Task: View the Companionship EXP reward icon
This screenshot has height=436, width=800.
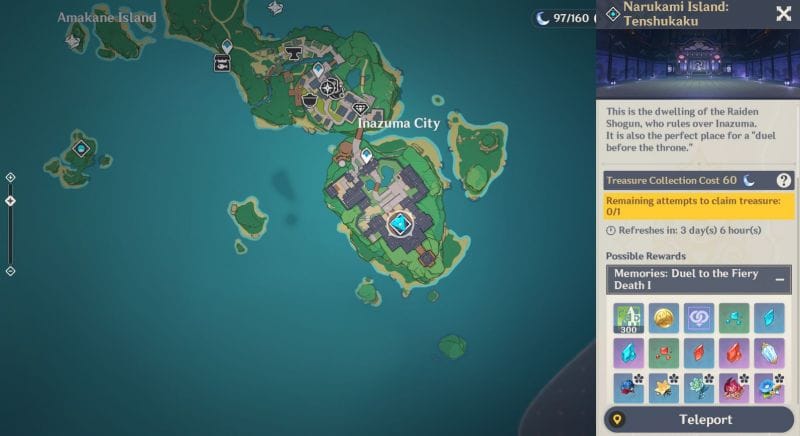Action: pyautogui.click(x=699, y=319)
